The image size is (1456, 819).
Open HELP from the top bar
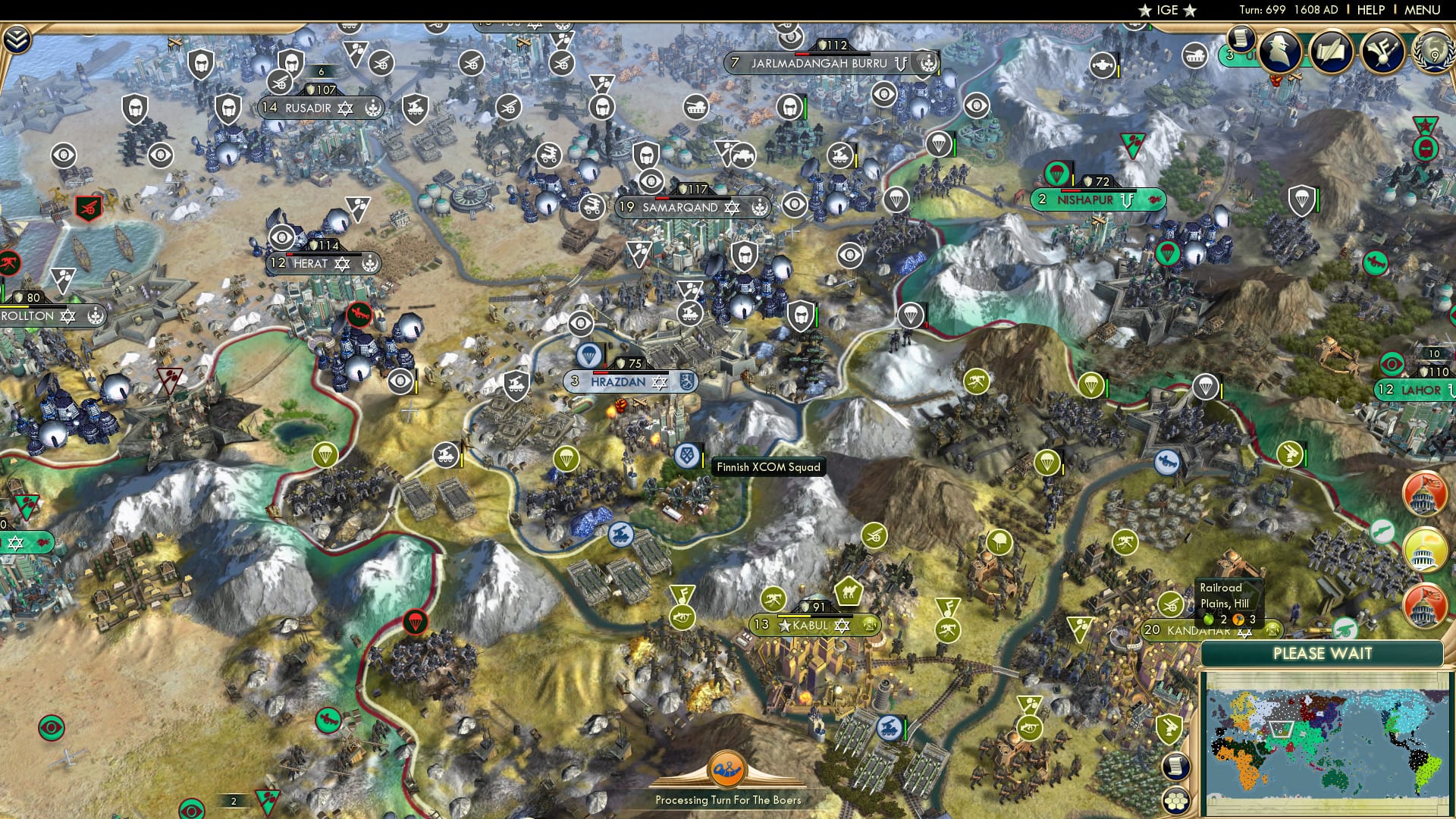point(1372,10)
